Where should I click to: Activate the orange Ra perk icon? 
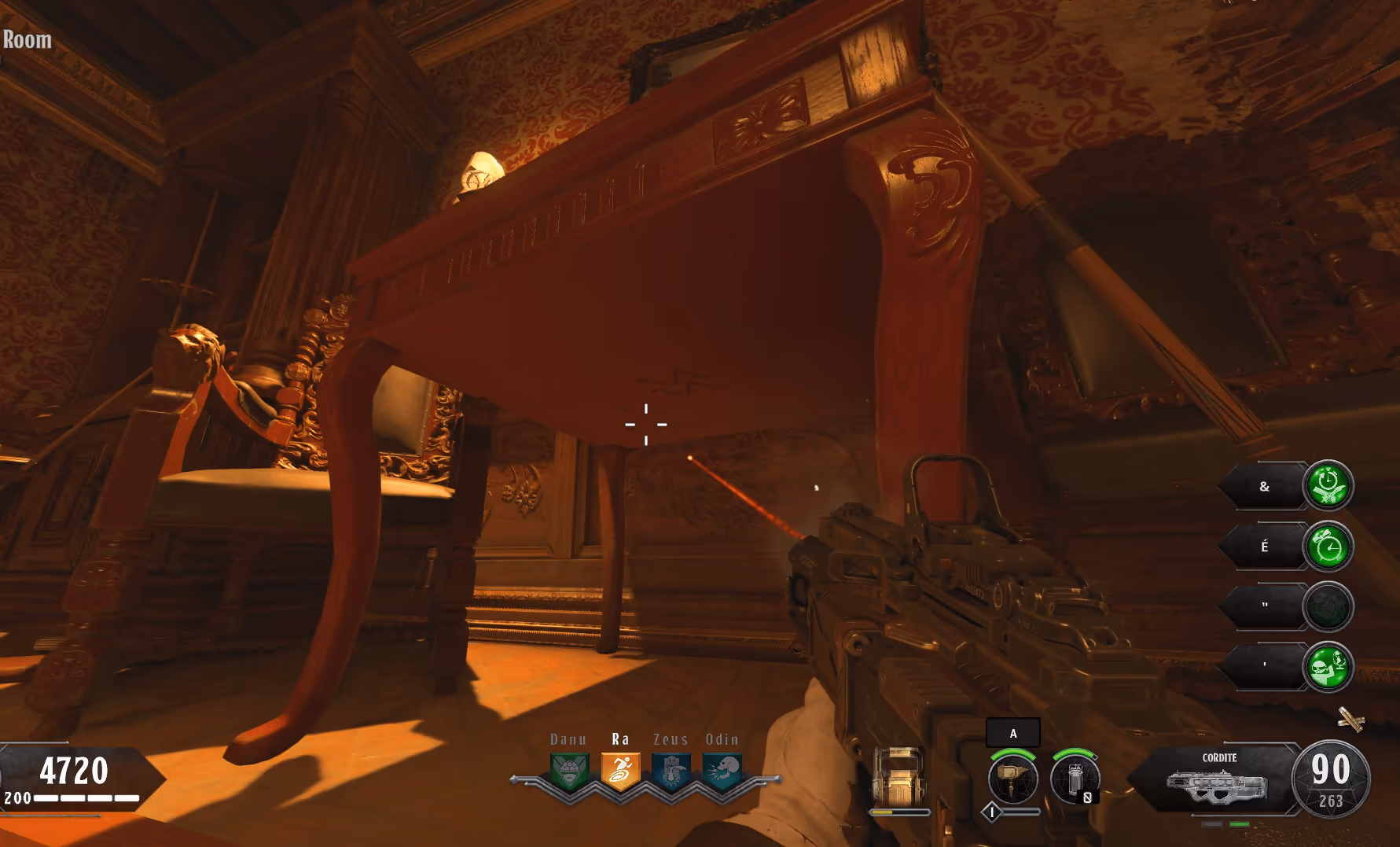point(620,771)
